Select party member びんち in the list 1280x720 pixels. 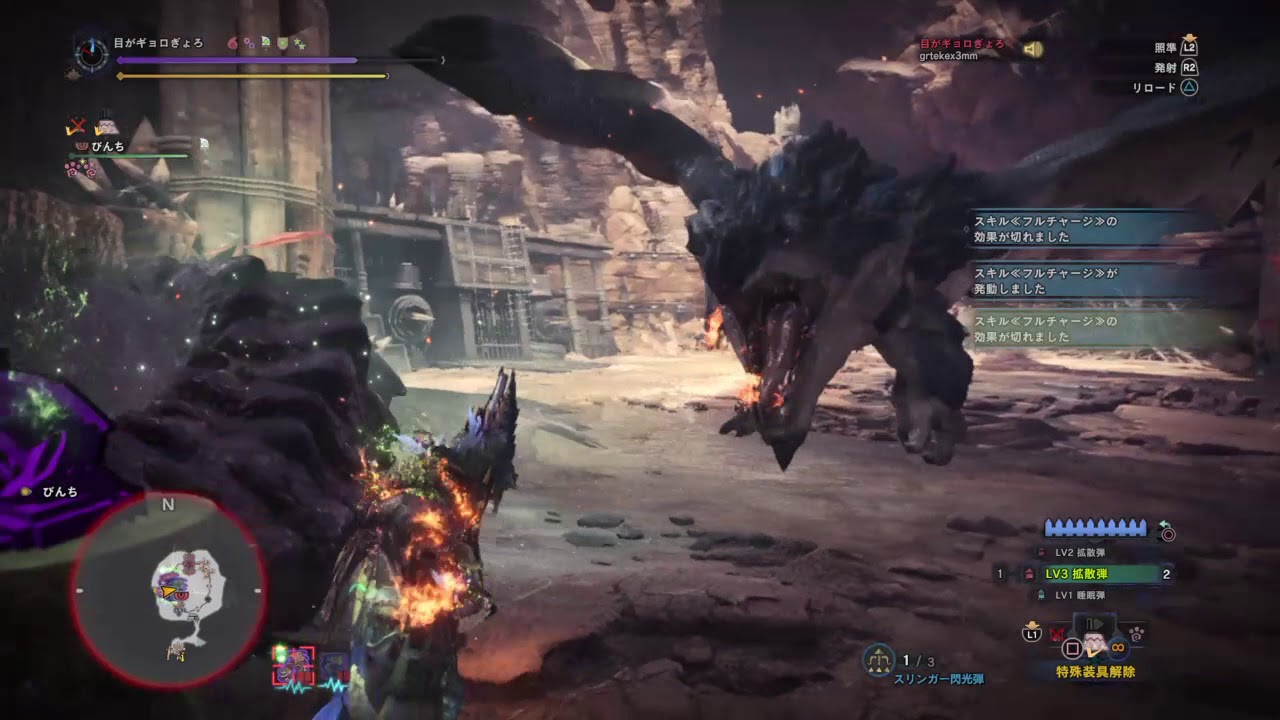pos(107,146)
